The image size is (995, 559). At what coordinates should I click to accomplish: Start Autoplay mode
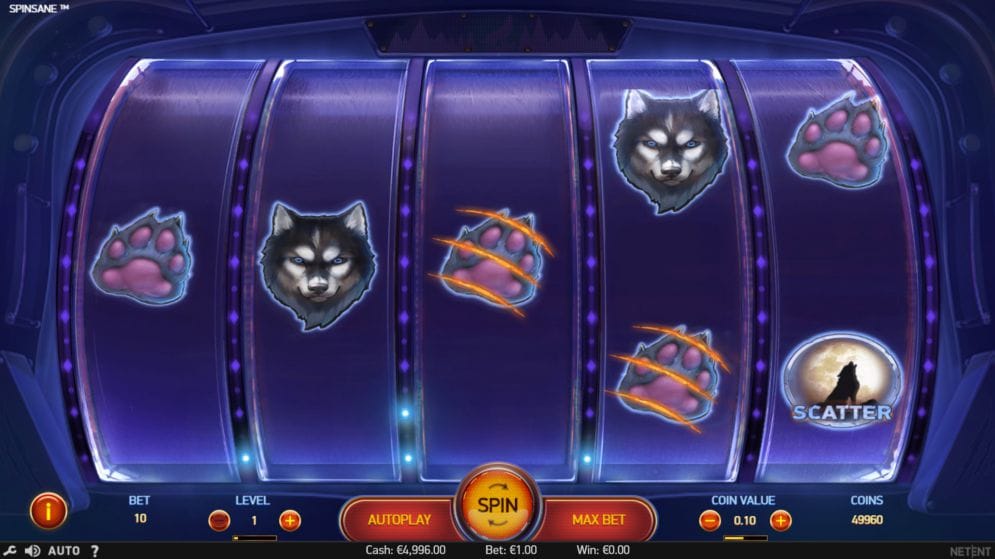[x=399, y=520]
